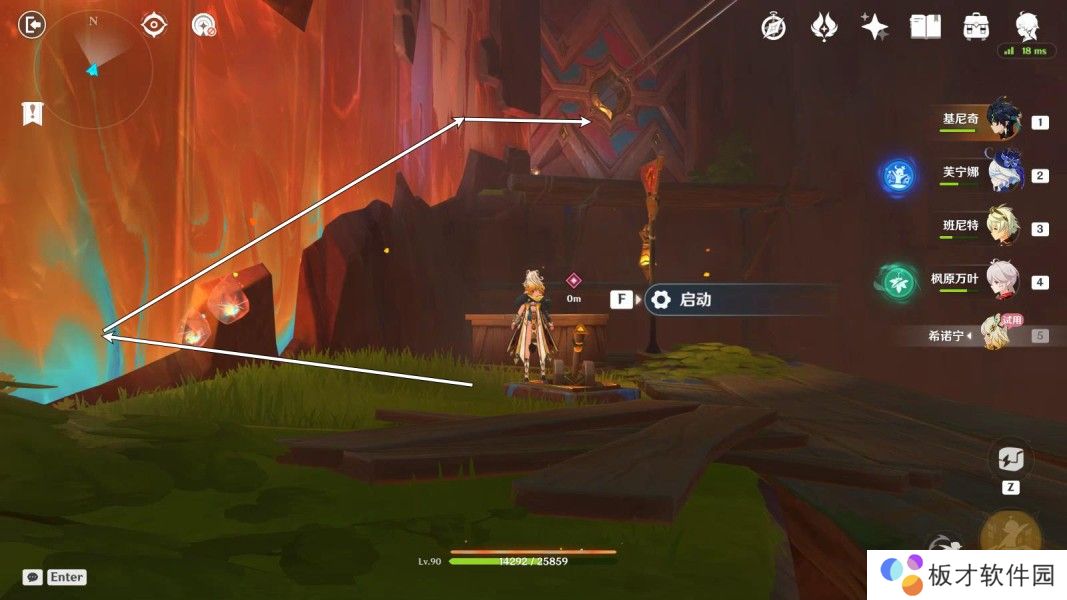Viewport: 1067px width, 600px height.
Task: Switch to party member 班尼特
Action: coord(1002,227)
